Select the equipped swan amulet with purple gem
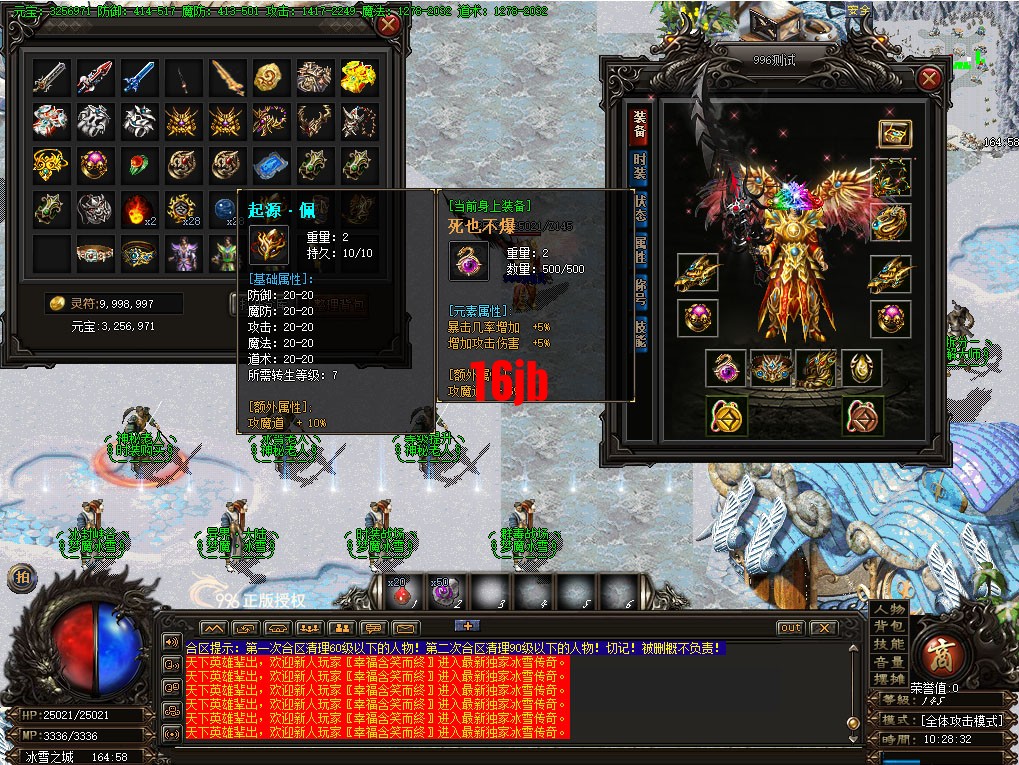The width and height of the screenshot is (1019, 765). point(723,368)
